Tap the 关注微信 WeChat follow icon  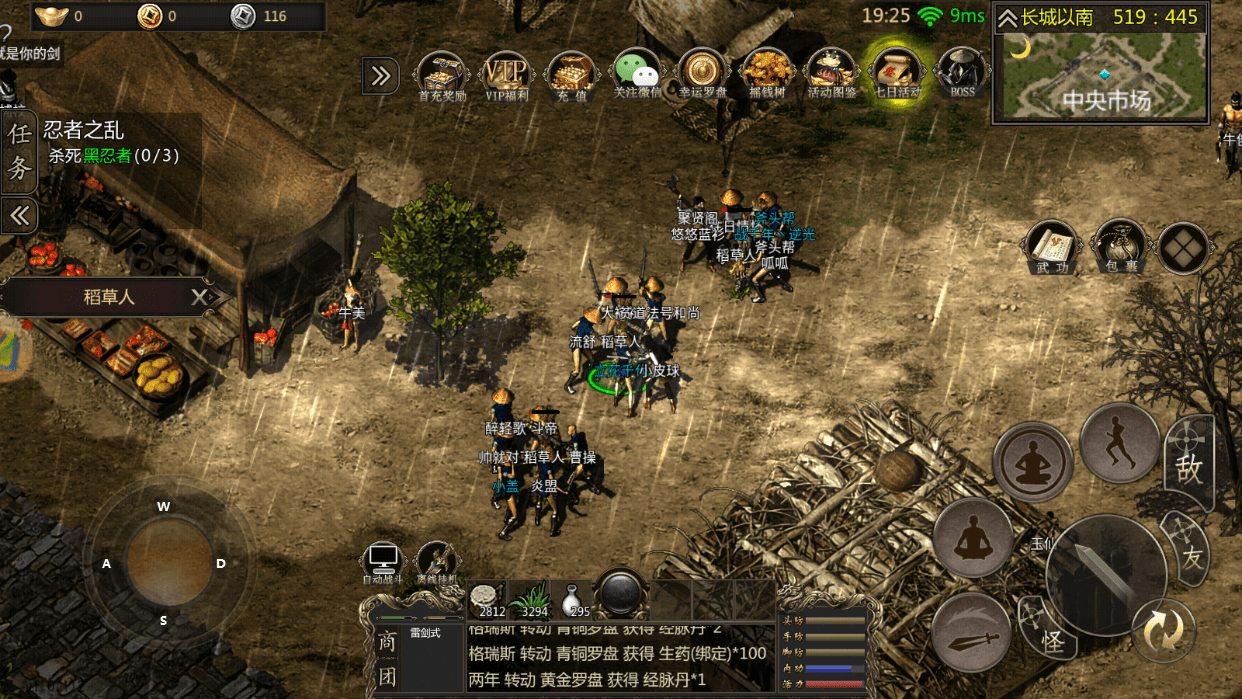click(636, 73)
